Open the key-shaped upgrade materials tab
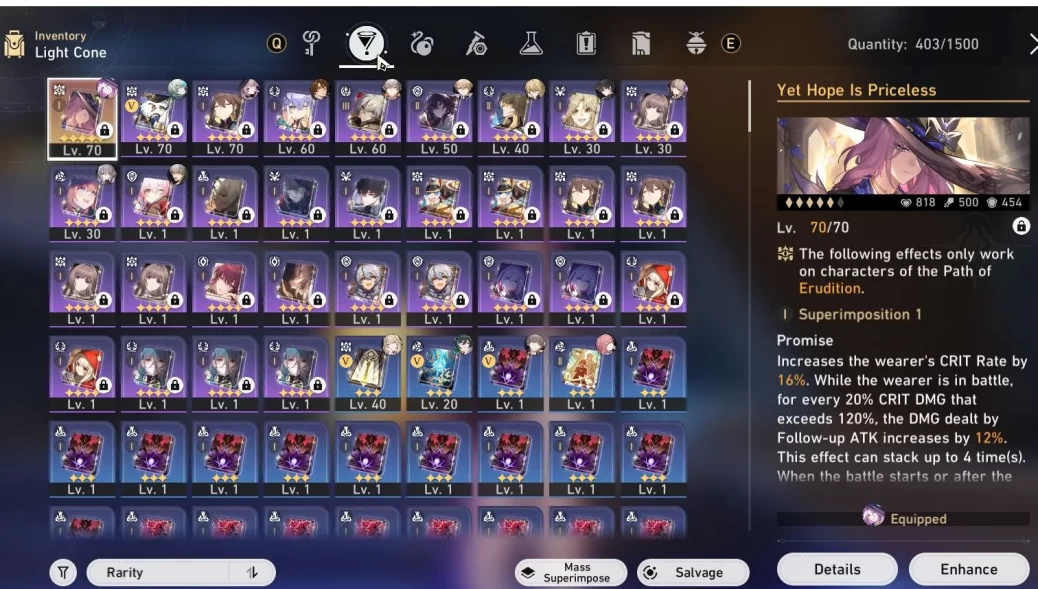Viewport: 1038px width, 589px height. tap(311, 43)
